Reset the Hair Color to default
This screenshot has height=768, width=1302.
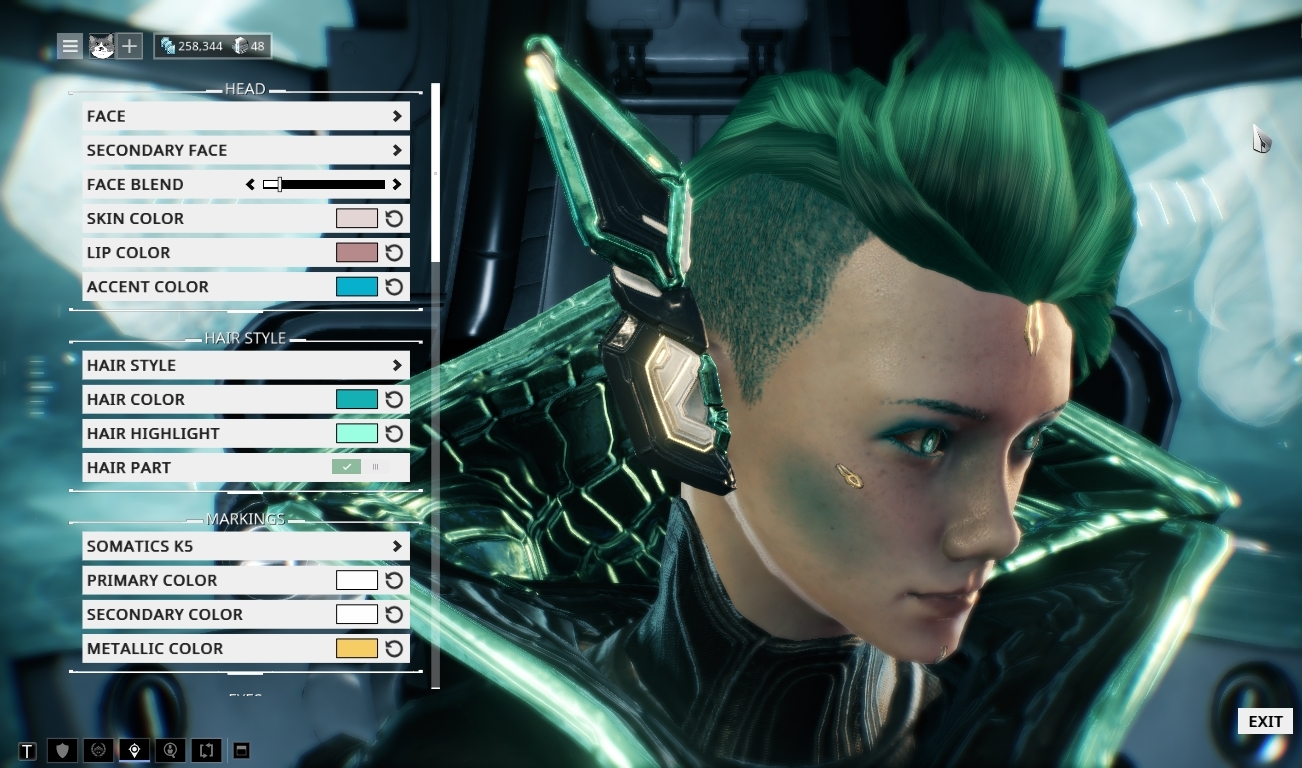[x=395, y=399]
